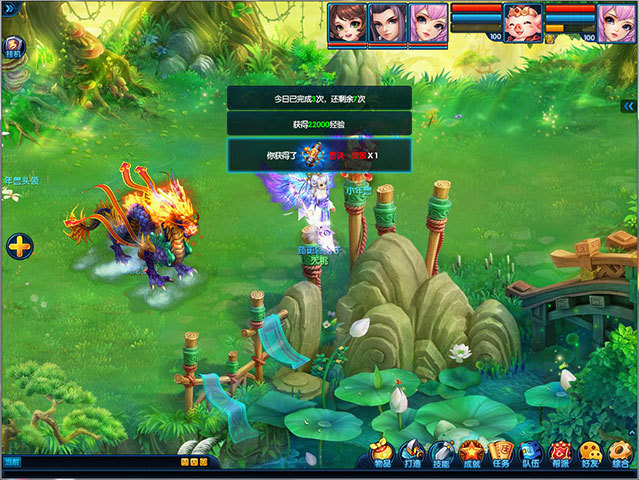Viewport: 639px width, 480px height.
Task: Select the pink-haired party member portrait
Action: 427,23
